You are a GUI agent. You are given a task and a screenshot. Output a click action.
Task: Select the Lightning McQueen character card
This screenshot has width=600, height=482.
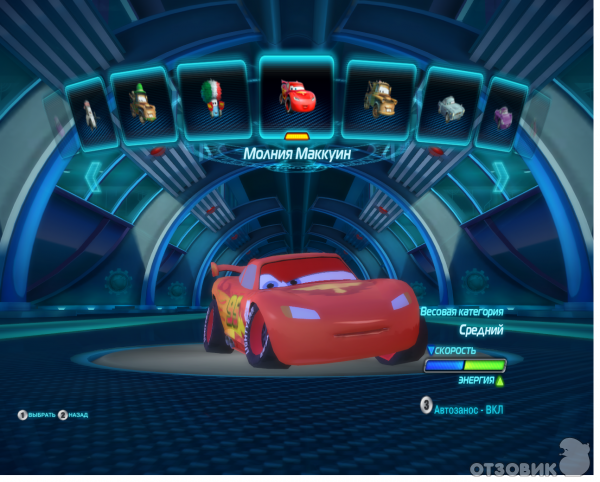click(296, 95)
